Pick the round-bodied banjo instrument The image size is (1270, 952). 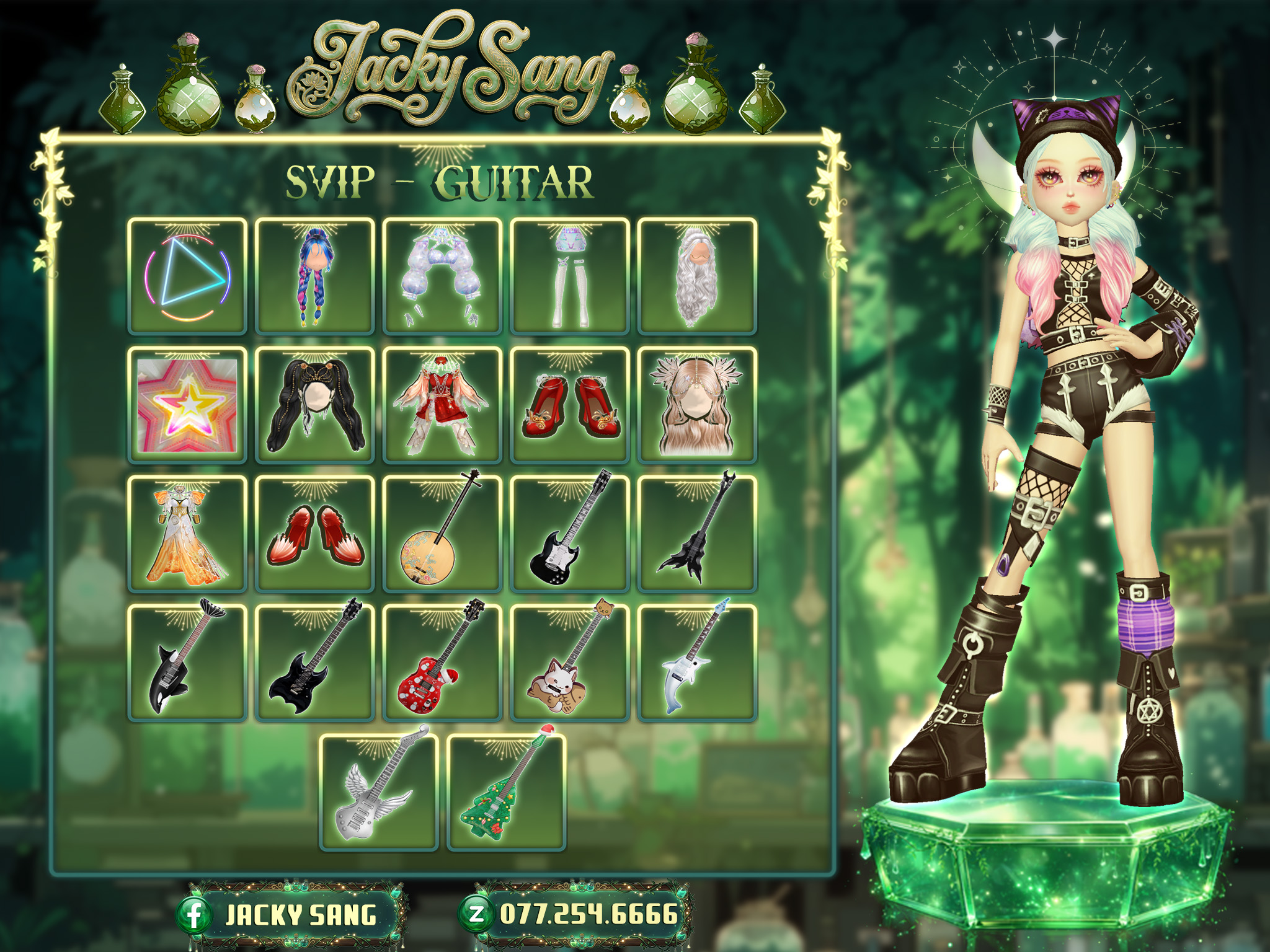pyautogui.click(x=442, y=534)
